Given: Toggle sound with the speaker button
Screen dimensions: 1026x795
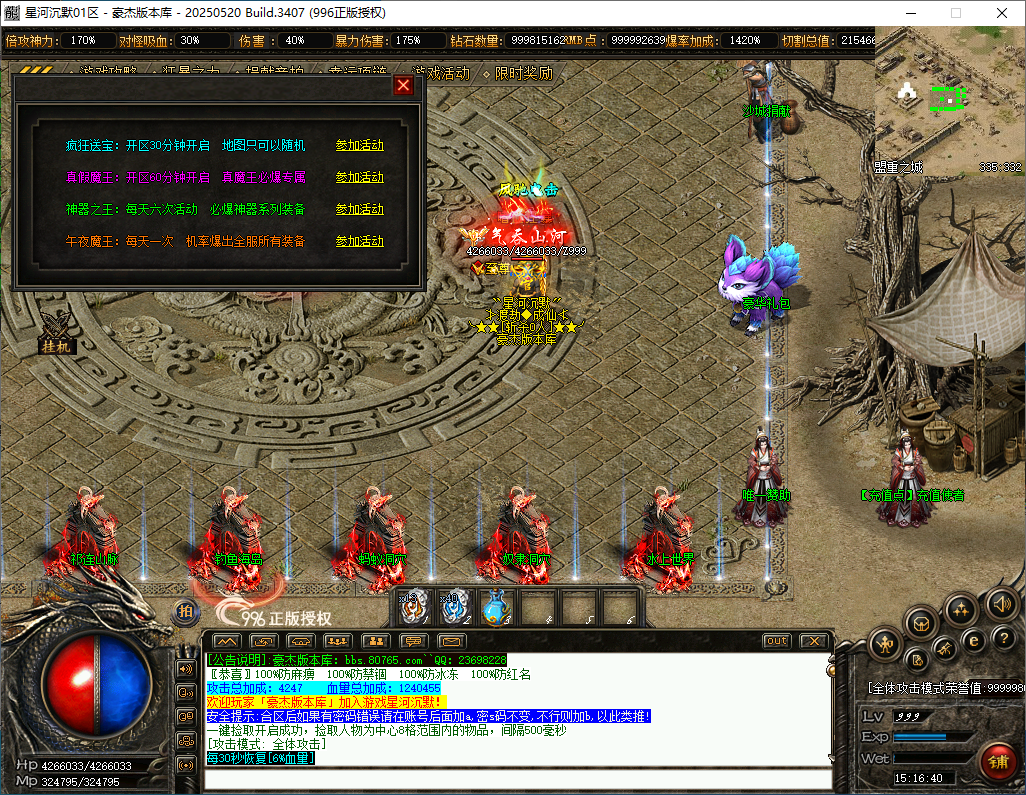Looking at the screenshot, I should (1001, 603).
